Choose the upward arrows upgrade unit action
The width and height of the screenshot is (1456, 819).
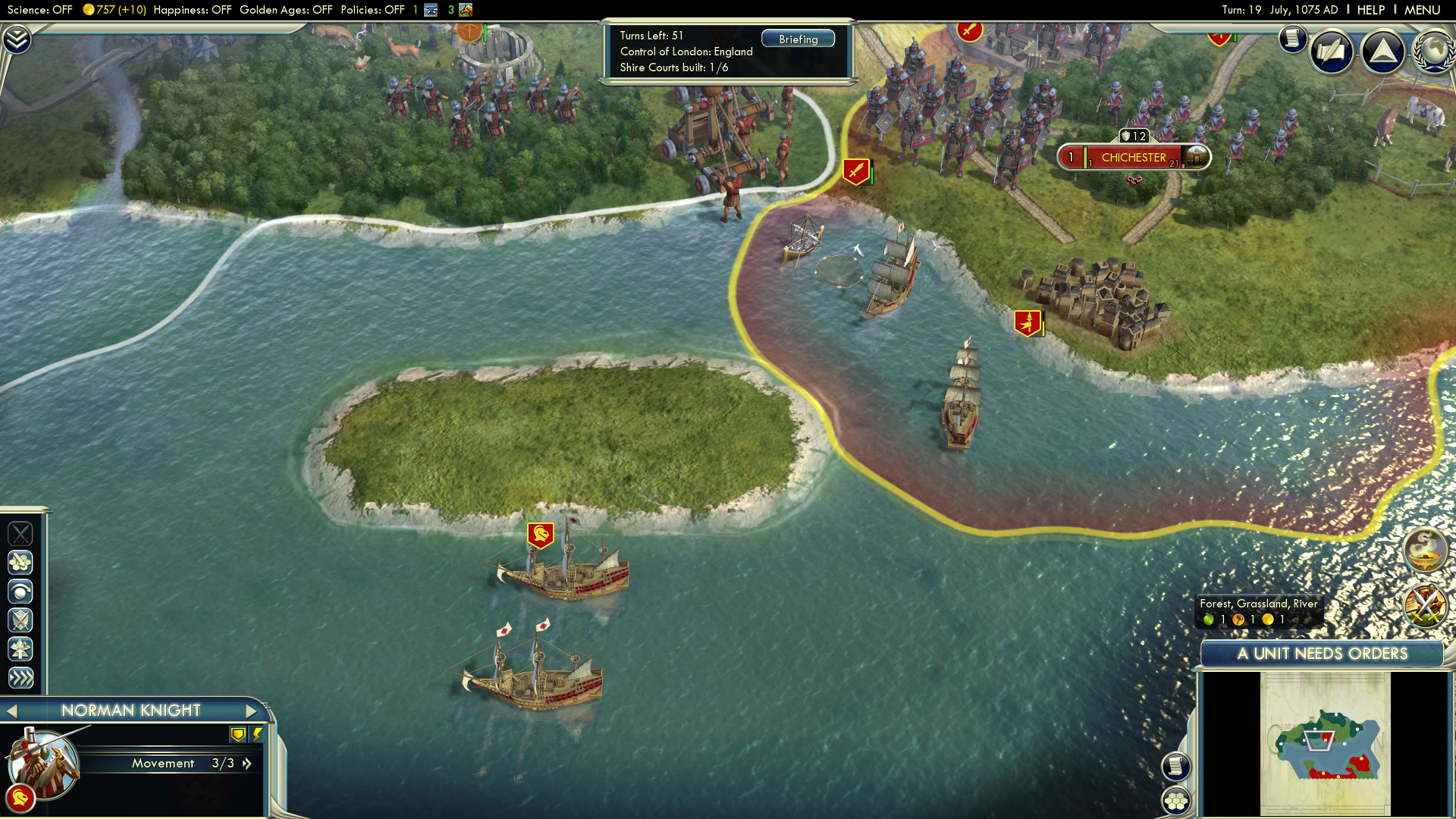[20, 649]
